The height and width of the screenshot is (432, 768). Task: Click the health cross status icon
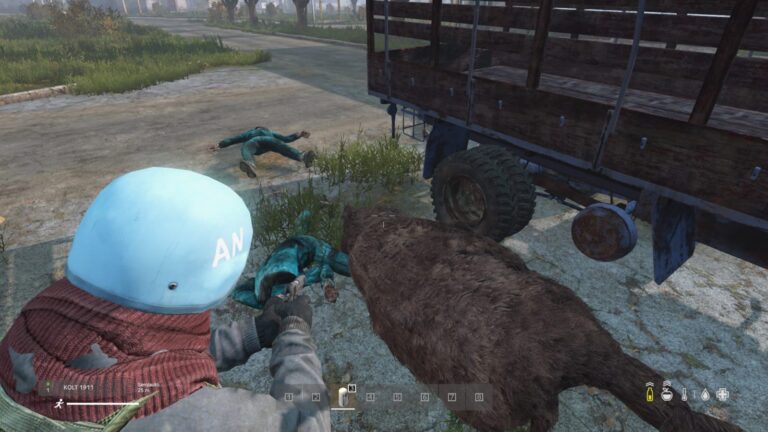(x=722, y=394)
